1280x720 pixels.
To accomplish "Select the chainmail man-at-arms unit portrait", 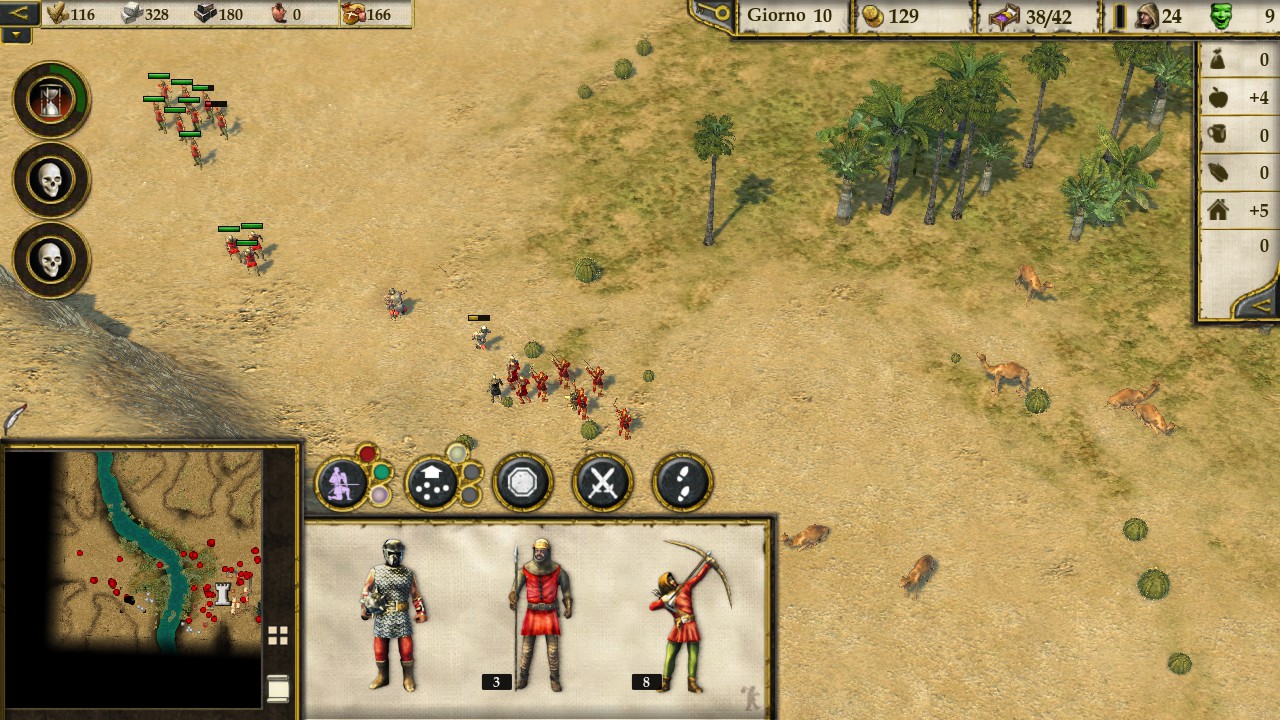I will [x=393, y=614].
